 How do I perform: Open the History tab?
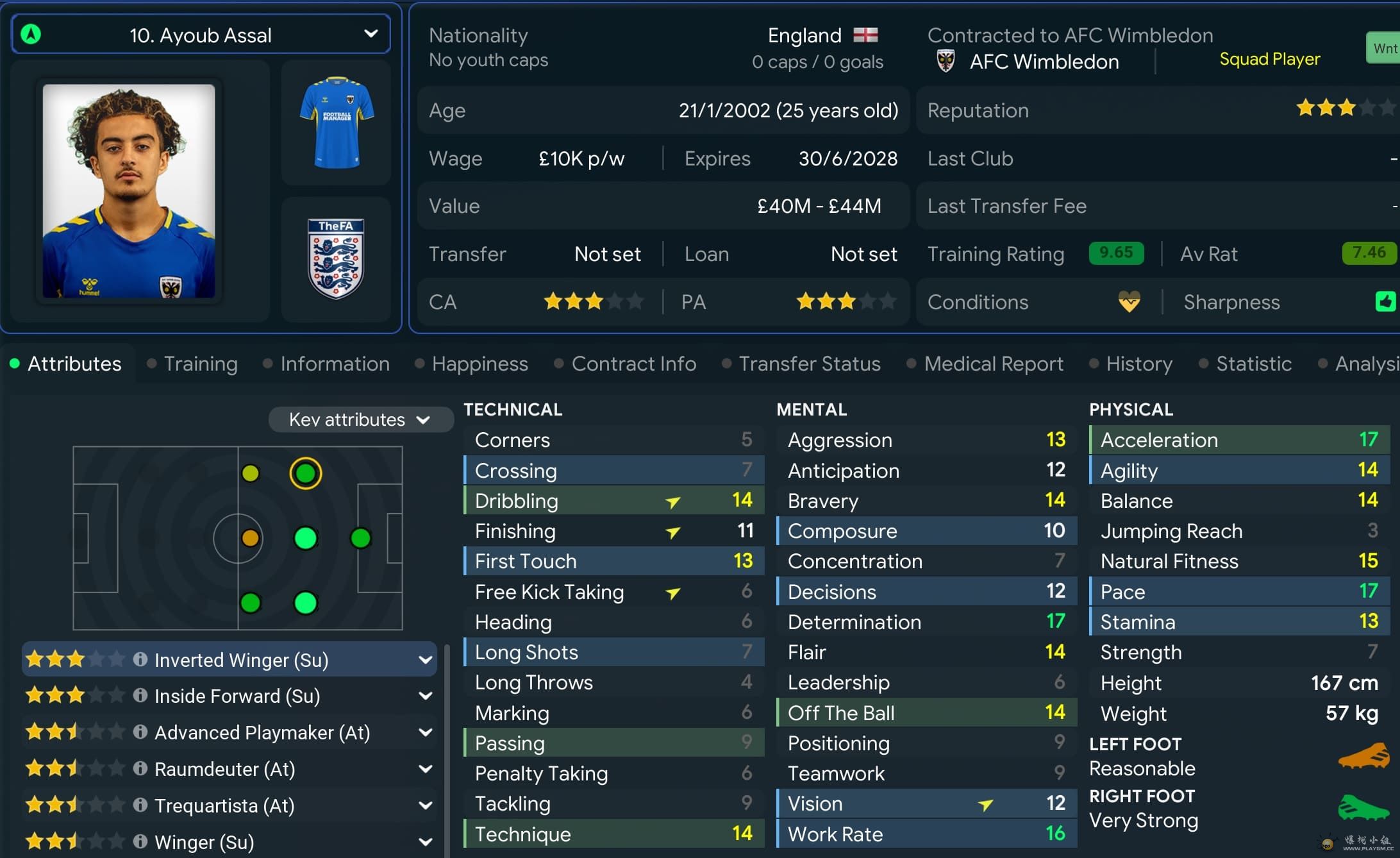point(1138,364)
